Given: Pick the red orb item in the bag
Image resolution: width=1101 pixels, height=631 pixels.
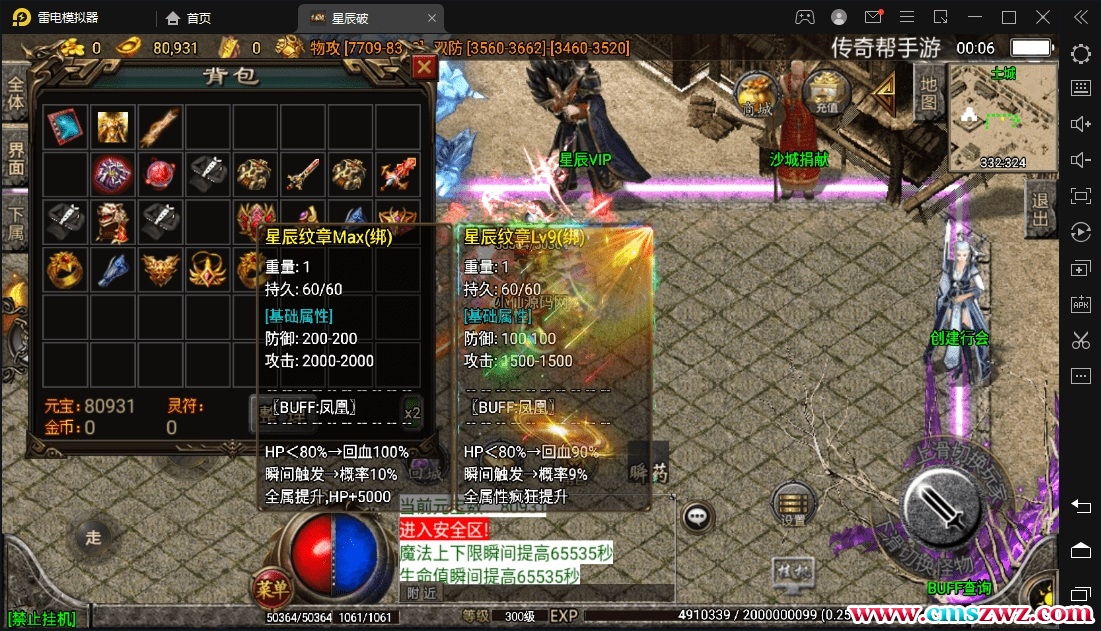Looking at the screenshot, I should click(160, 175).
